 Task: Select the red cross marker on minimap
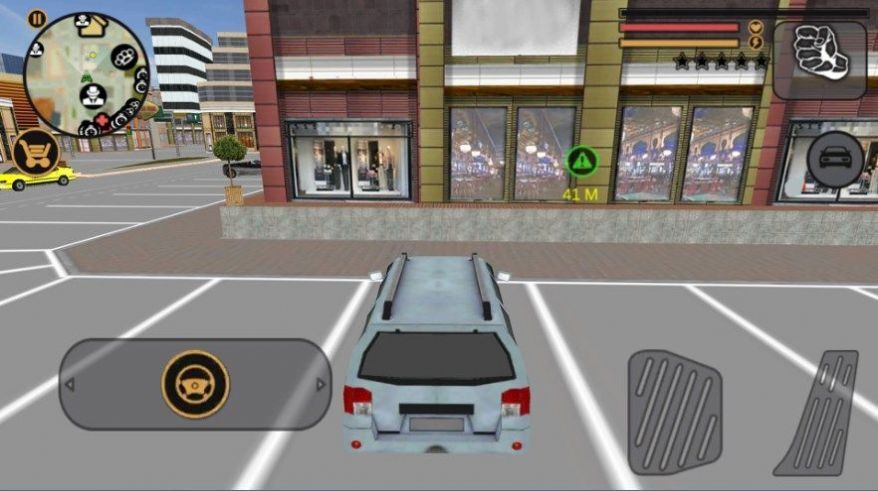click(101, 120)
